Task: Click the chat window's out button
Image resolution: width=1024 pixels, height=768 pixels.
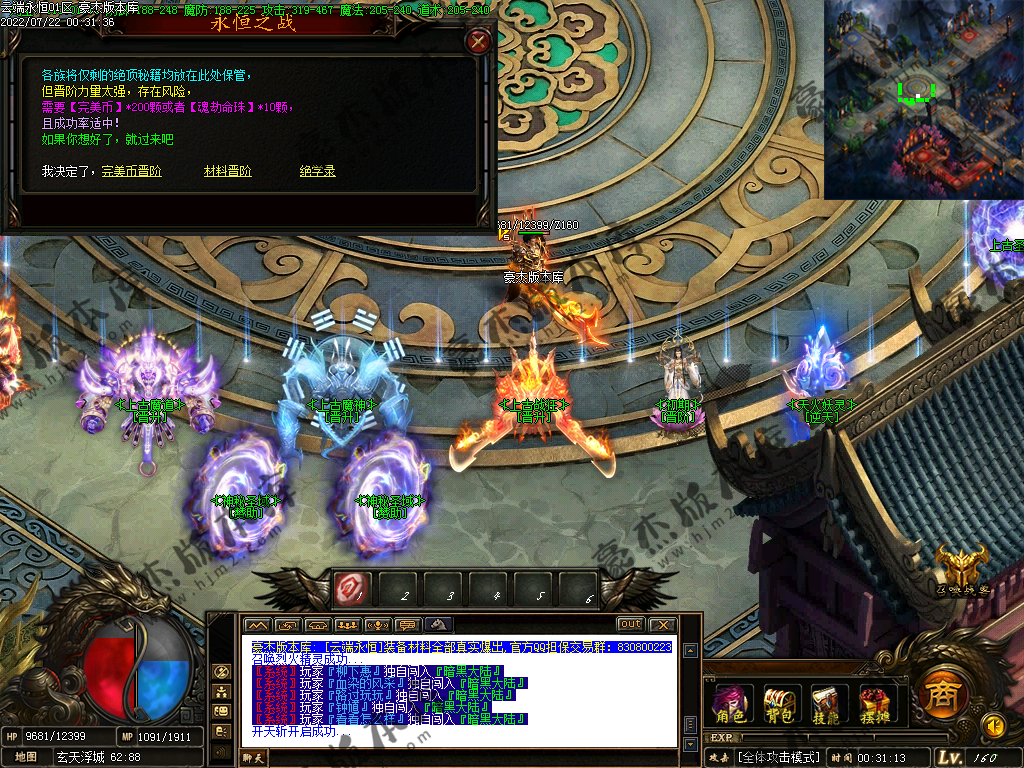Action: pyautogui.click(x=630, y=624)
